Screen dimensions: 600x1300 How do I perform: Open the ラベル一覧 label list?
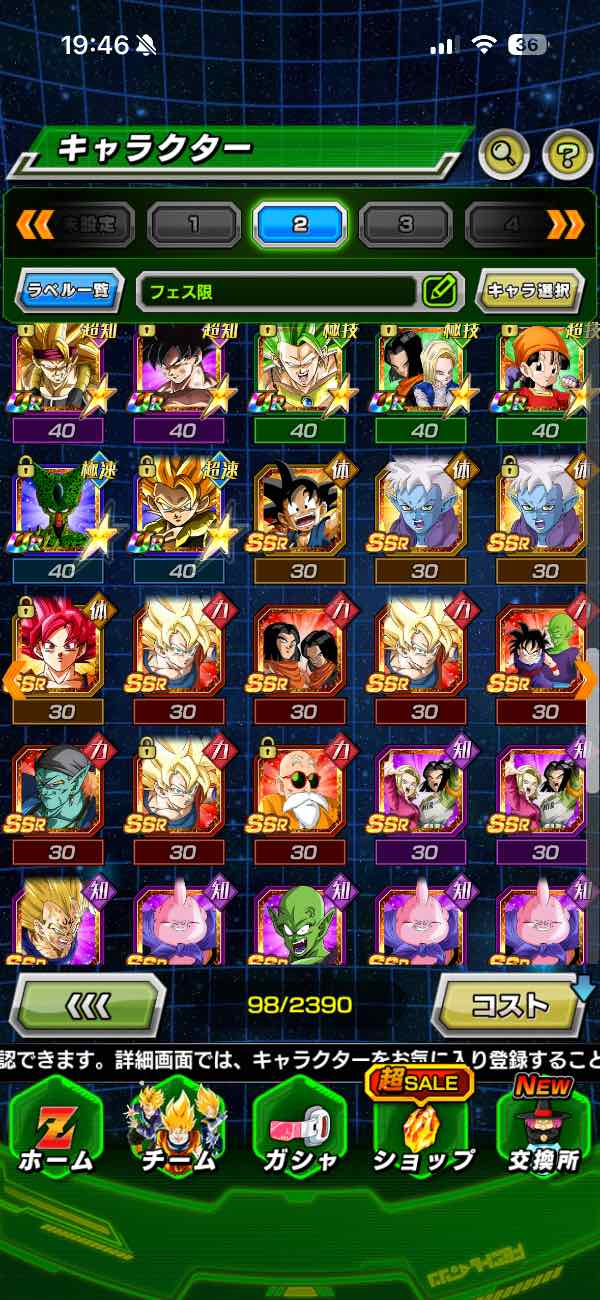click(70, 291)
